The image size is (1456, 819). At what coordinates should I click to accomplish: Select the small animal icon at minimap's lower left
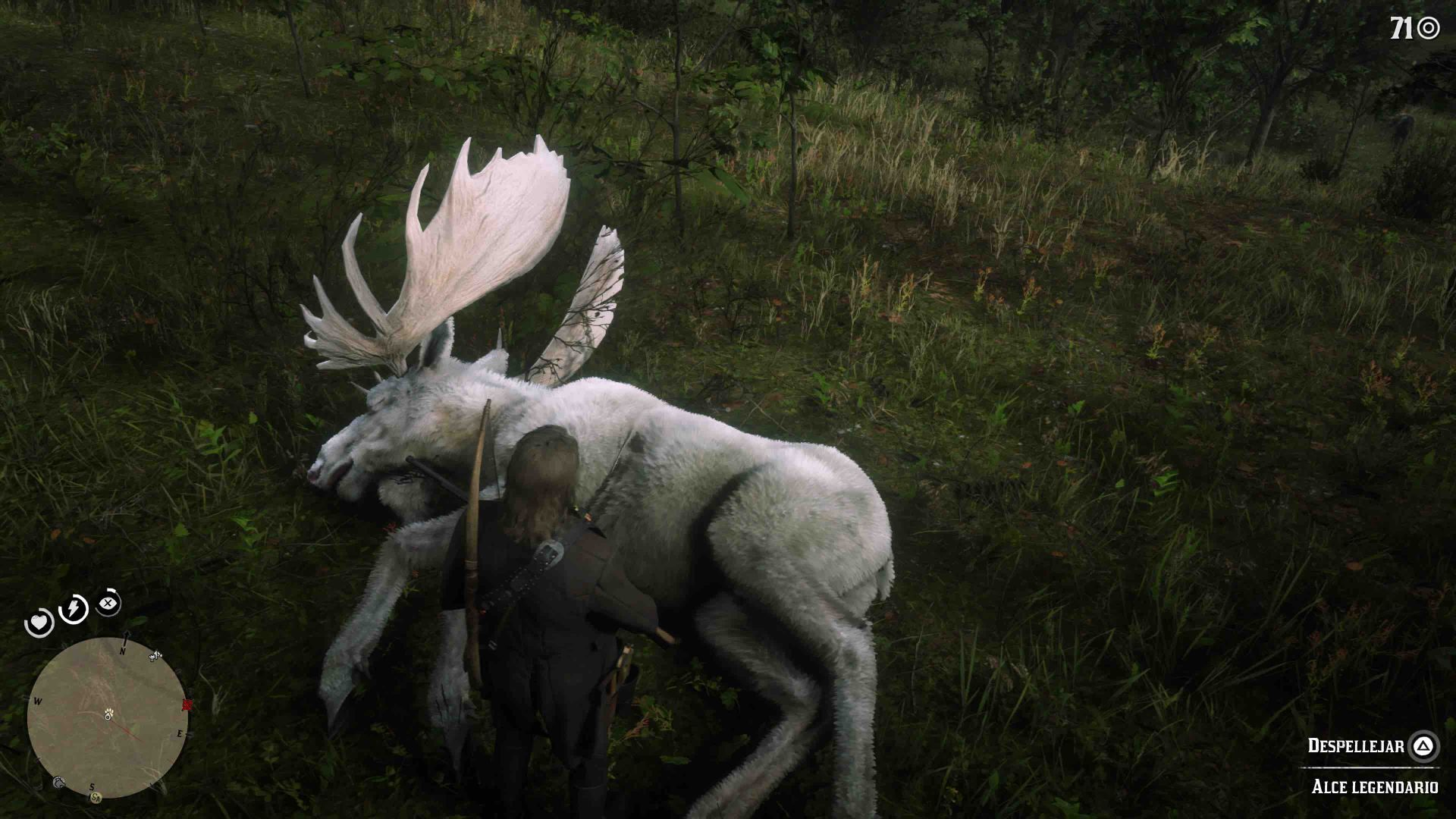tap(59, 781)
